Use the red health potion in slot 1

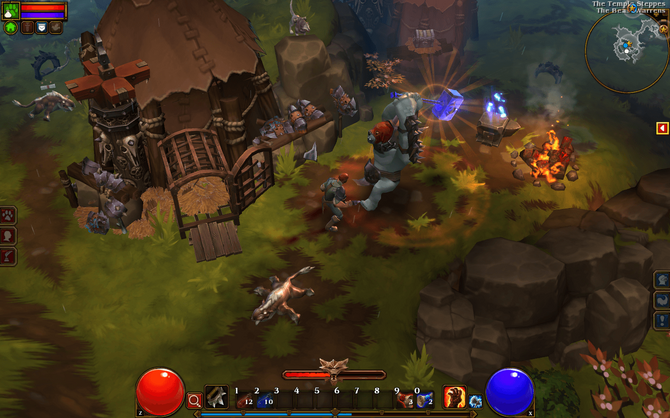(x=243, y=400)
